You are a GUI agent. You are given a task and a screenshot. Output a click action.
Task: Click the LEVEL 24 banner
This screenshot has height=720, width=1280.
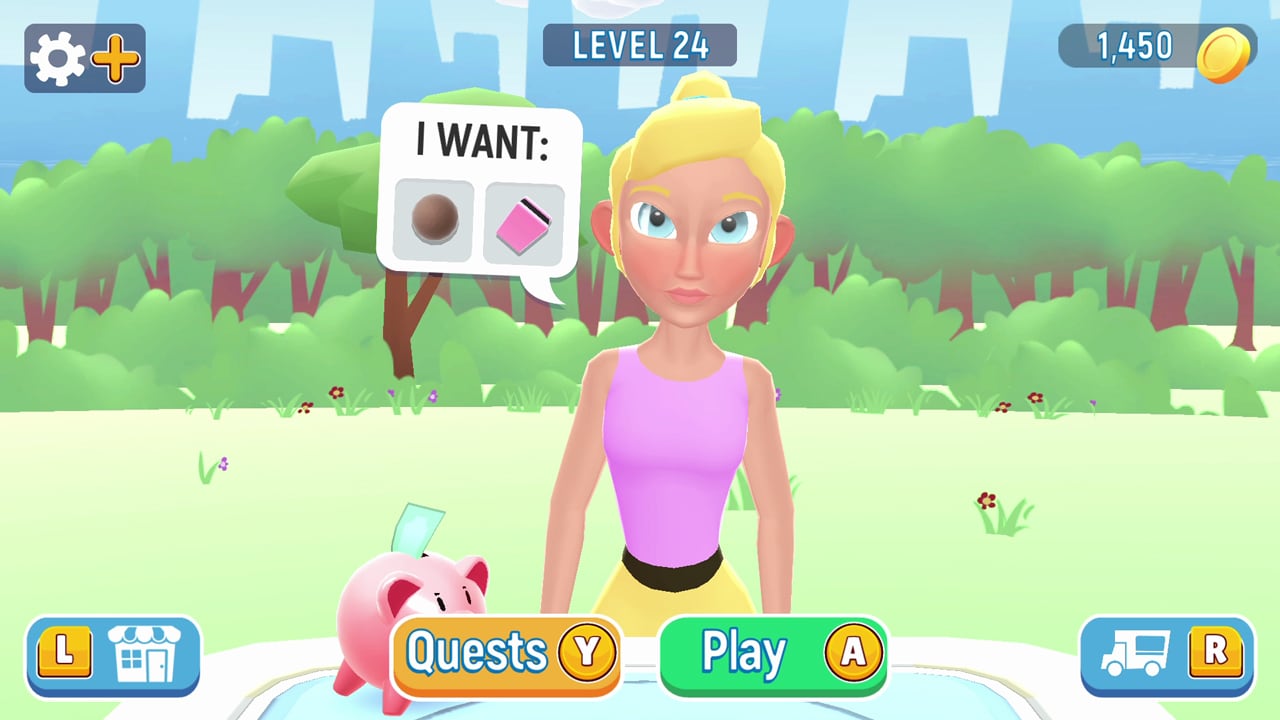[x=640, y=46]
